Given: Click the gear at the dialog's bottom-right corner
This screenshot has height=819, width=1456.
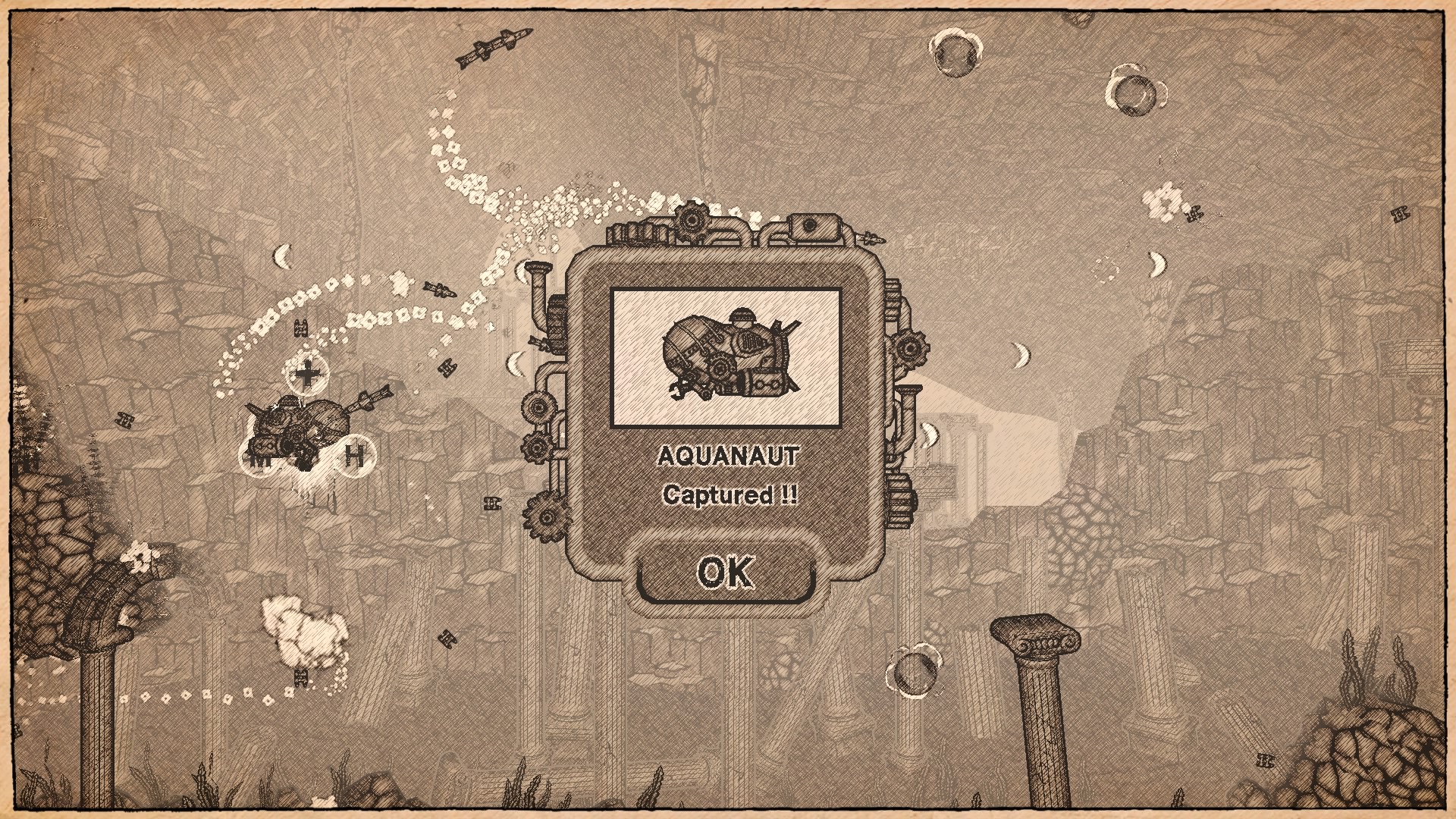Looking at the screenshot, I should tap(901, 500).
